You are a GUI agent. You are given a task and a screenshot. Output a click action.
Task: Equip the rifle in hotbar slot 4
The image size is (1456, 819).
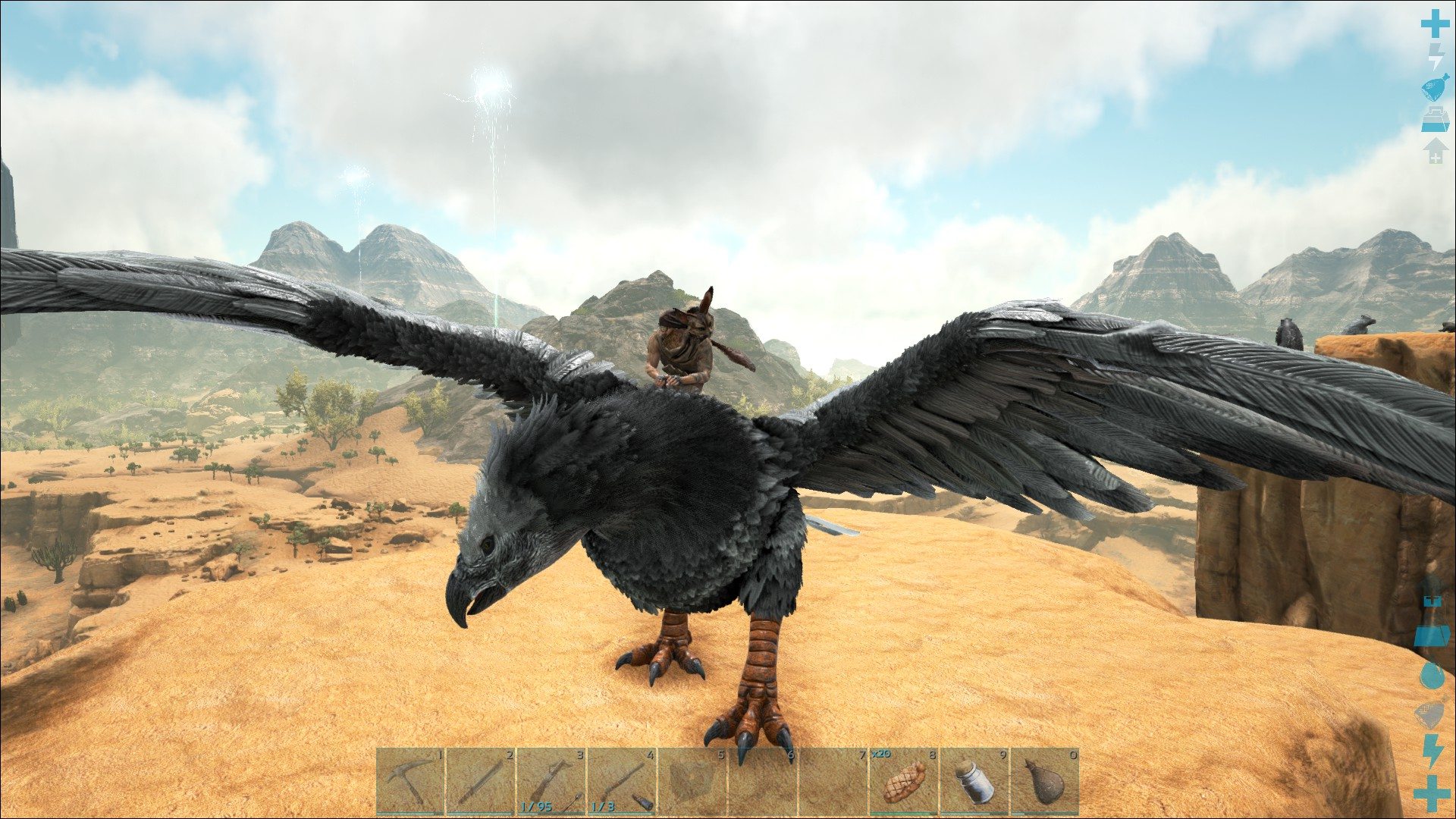click(622, 782)
